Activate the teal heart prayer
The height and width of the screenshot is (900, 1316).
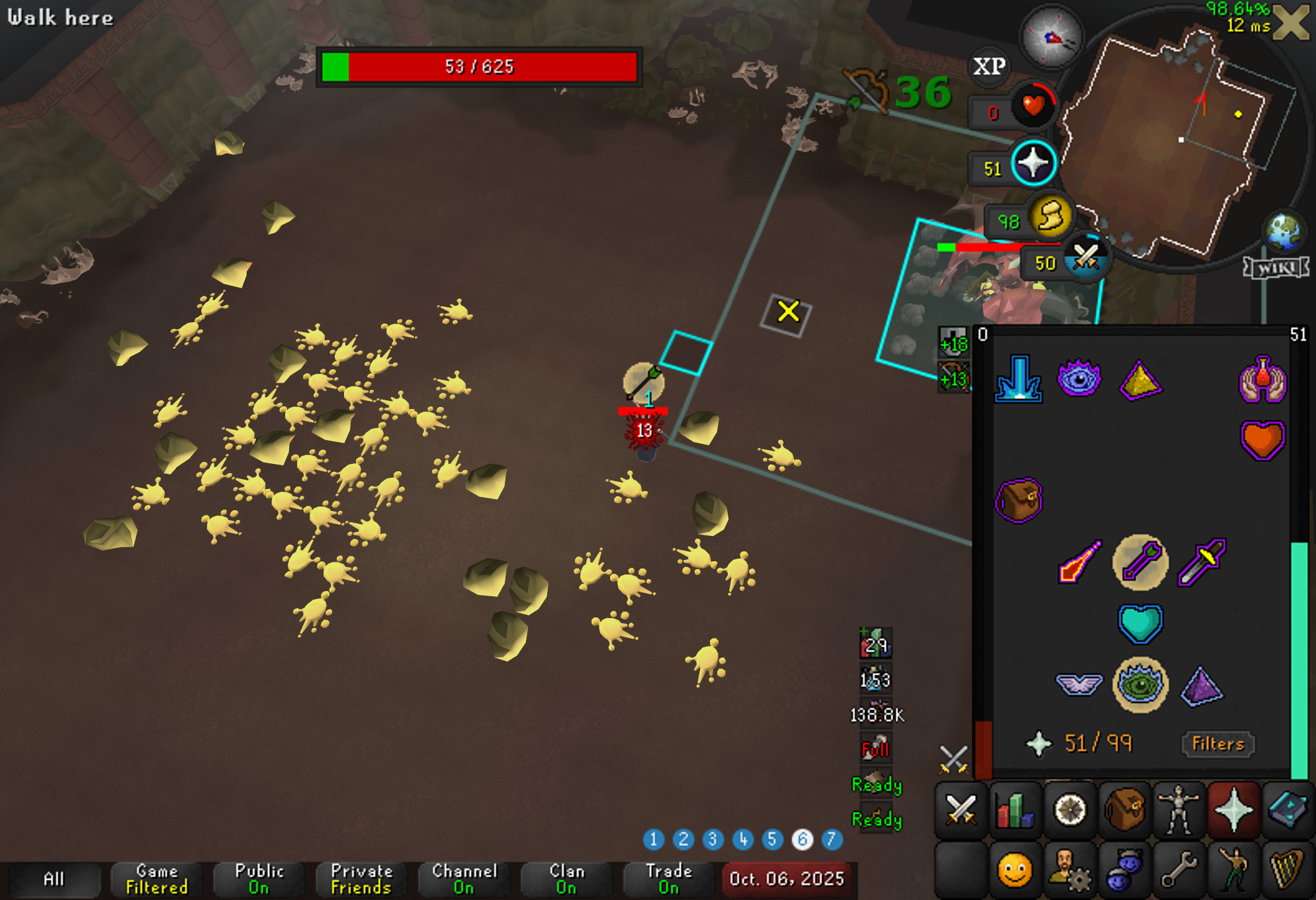[x=1140, y=623]
